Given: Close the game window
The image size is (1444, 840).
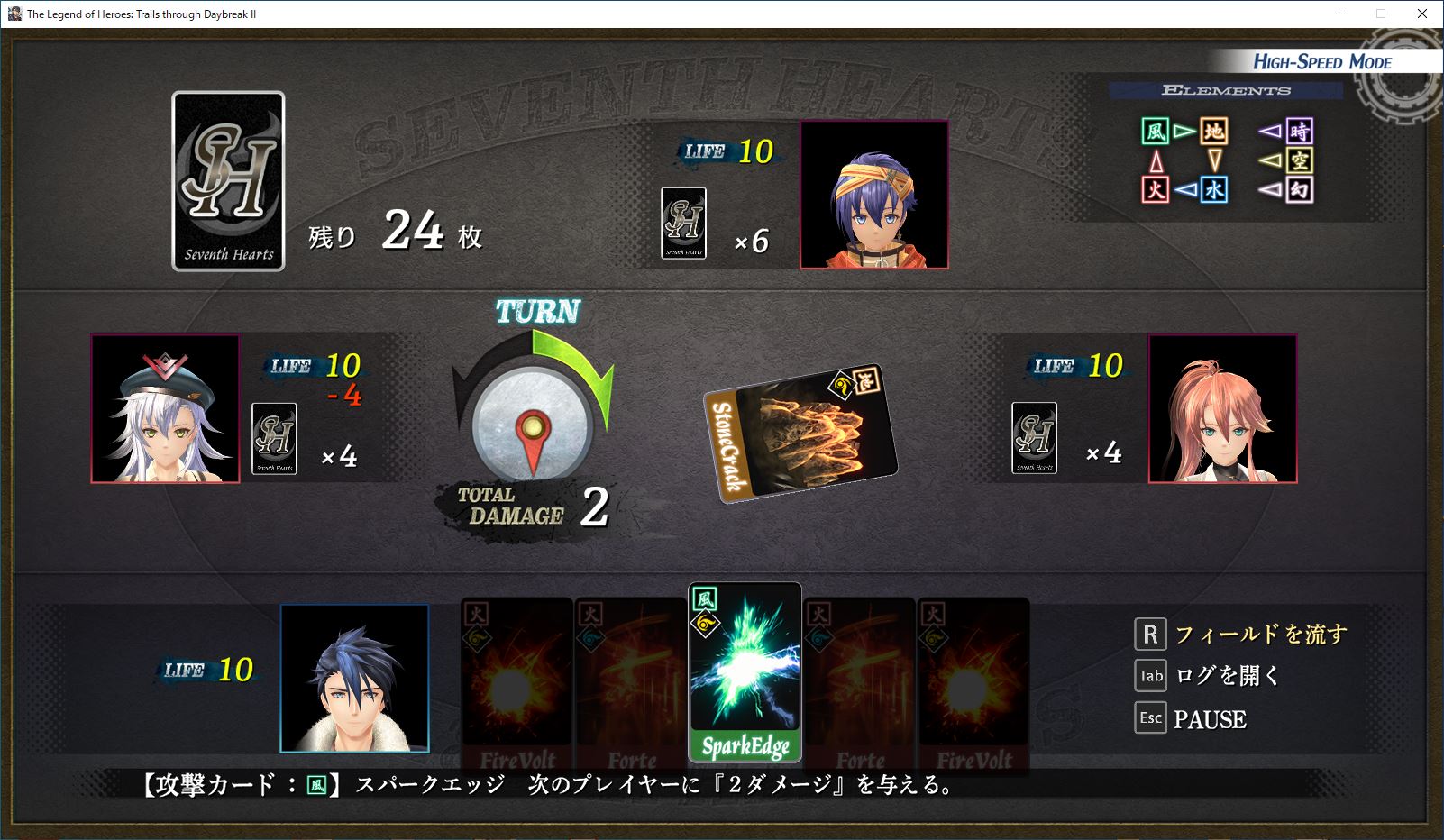Looking at the screenshot, I should [x=1422, y=14].
